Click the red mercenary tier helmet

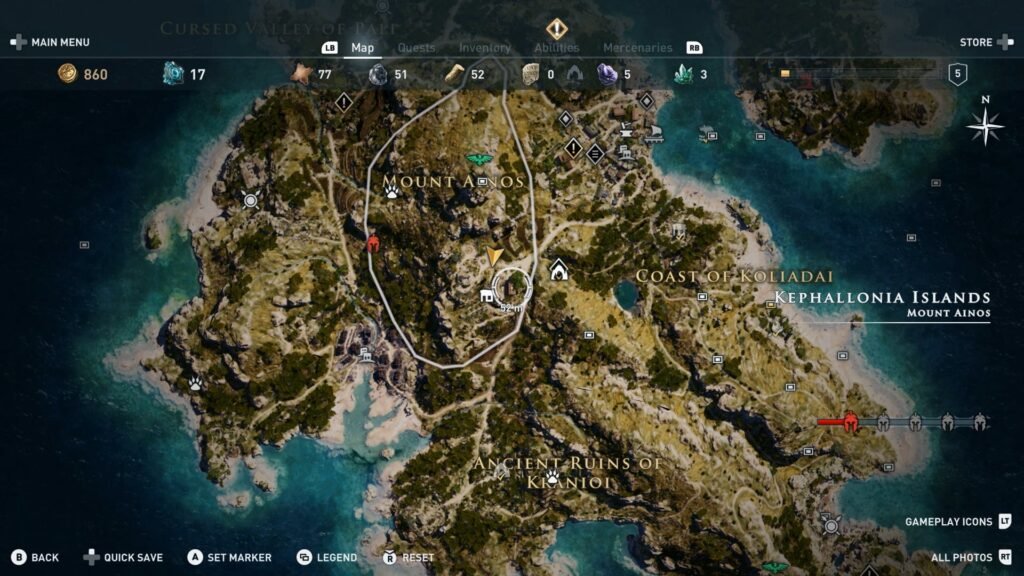[x=851, y=421]
